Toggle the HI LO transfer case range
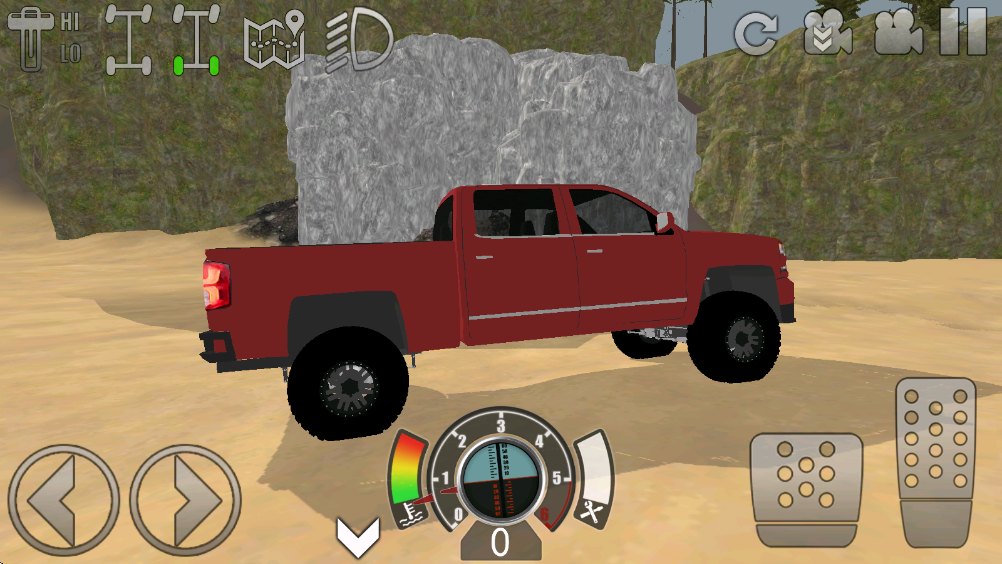Image resolution: width=1002 pixels, height=564 pixels. (44, 38)
